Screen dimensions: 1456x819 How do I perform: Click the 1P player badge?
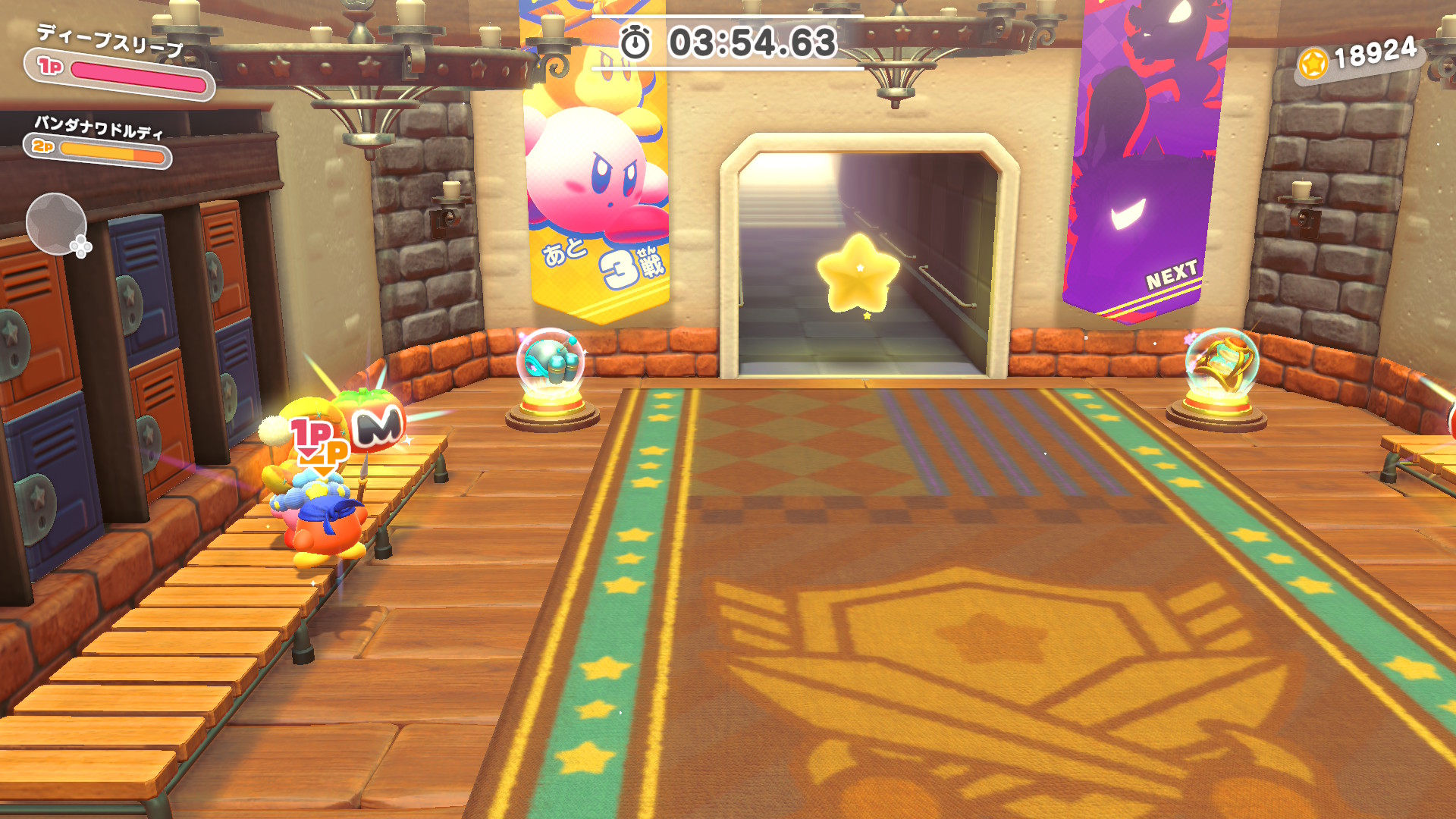tap(50, 67)
